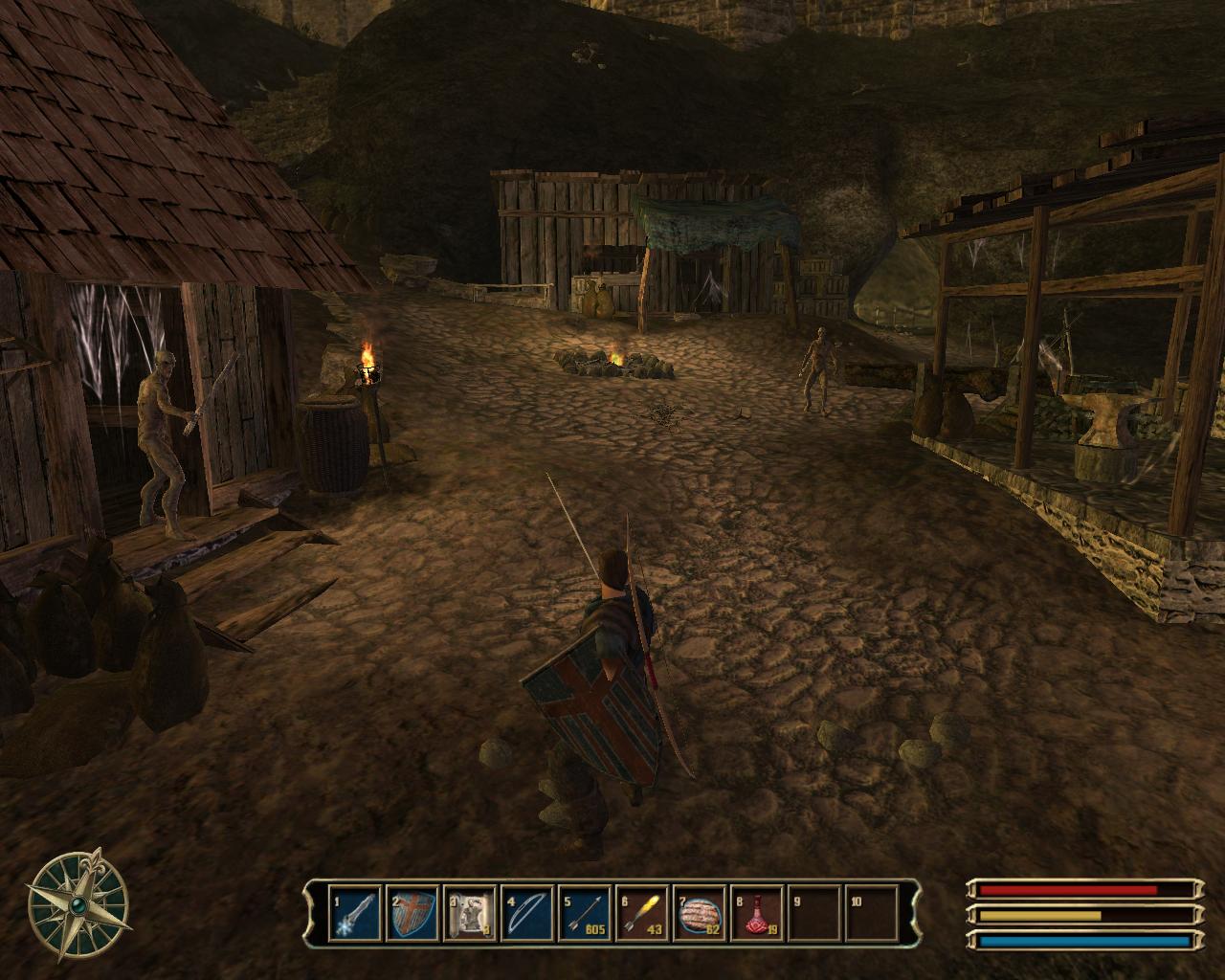The width and height of the screenshot is (1225, 980).
Task: Drink the red potion in slot 8
Action: pos(757,913)
